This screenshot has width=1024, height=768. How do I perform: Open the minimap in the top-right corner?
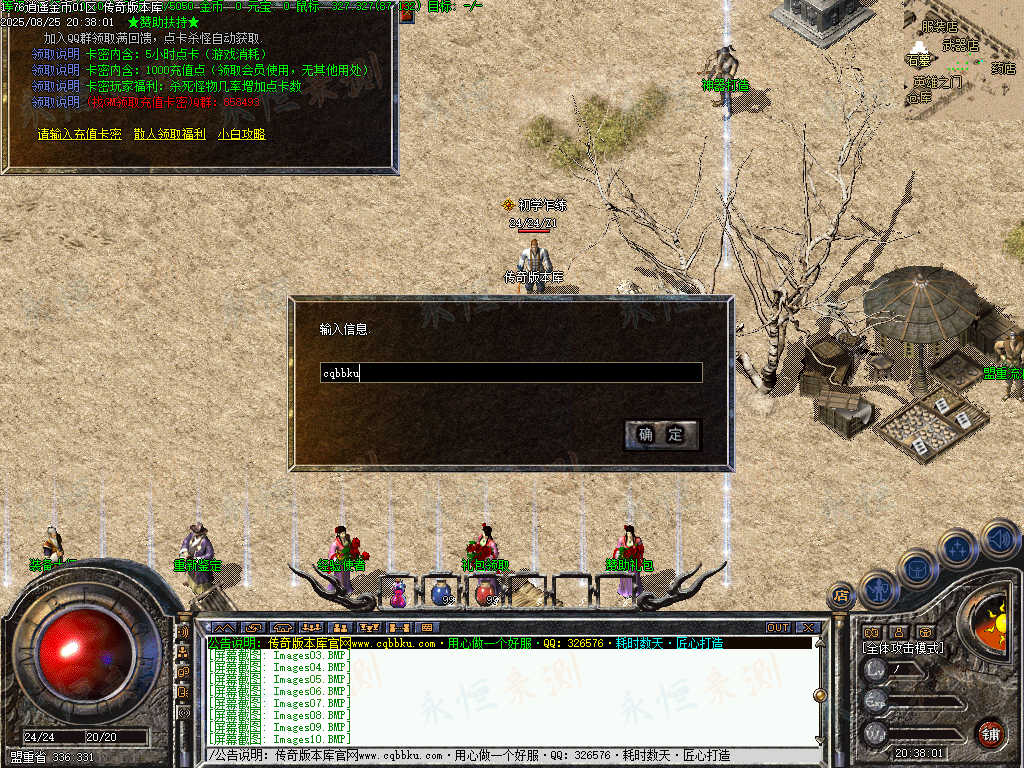[x=962, y=60]
